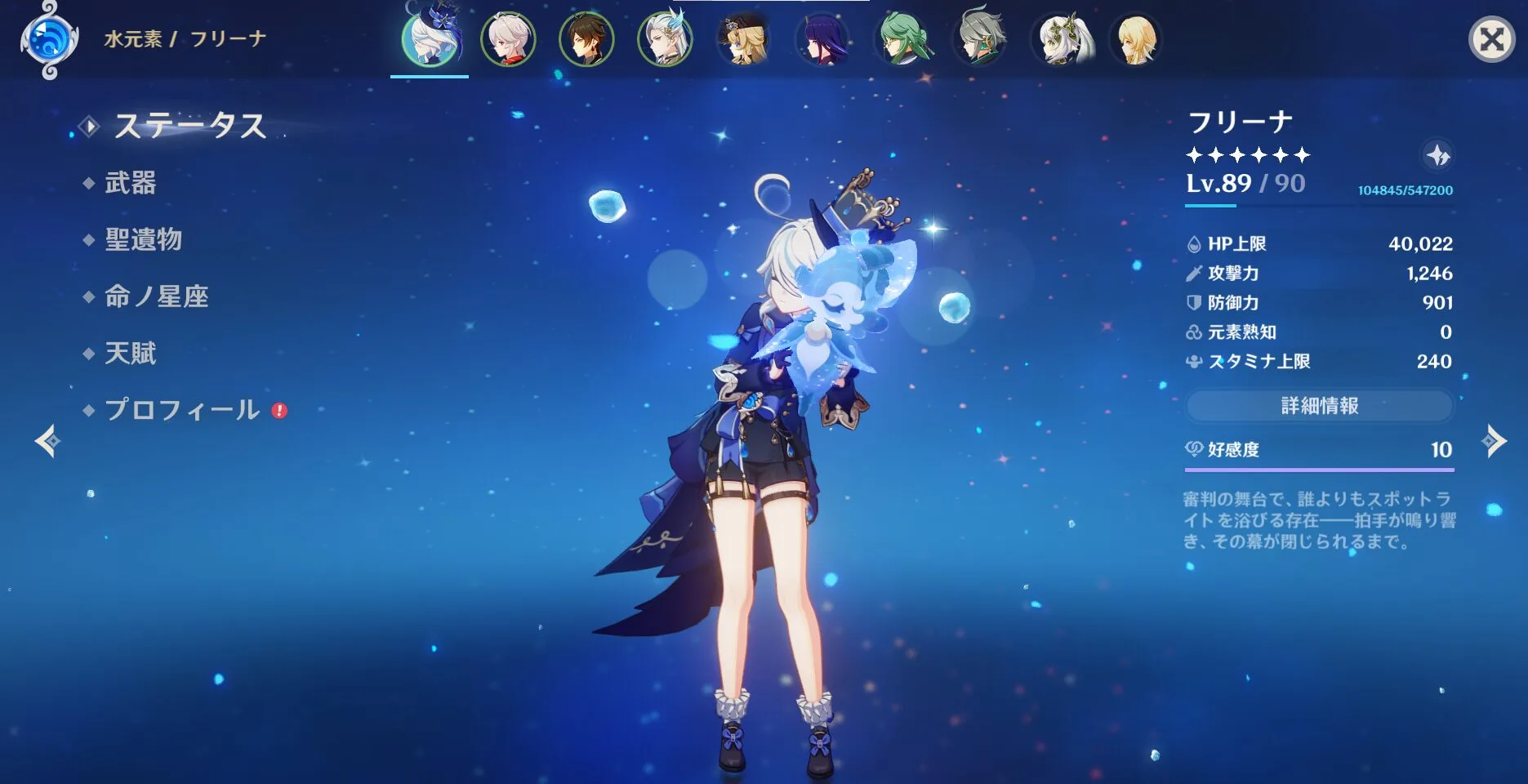Open the 聖遺物 (Artifacts) menu
This screenshot has height=784, width=1528.
coord(143,240)
